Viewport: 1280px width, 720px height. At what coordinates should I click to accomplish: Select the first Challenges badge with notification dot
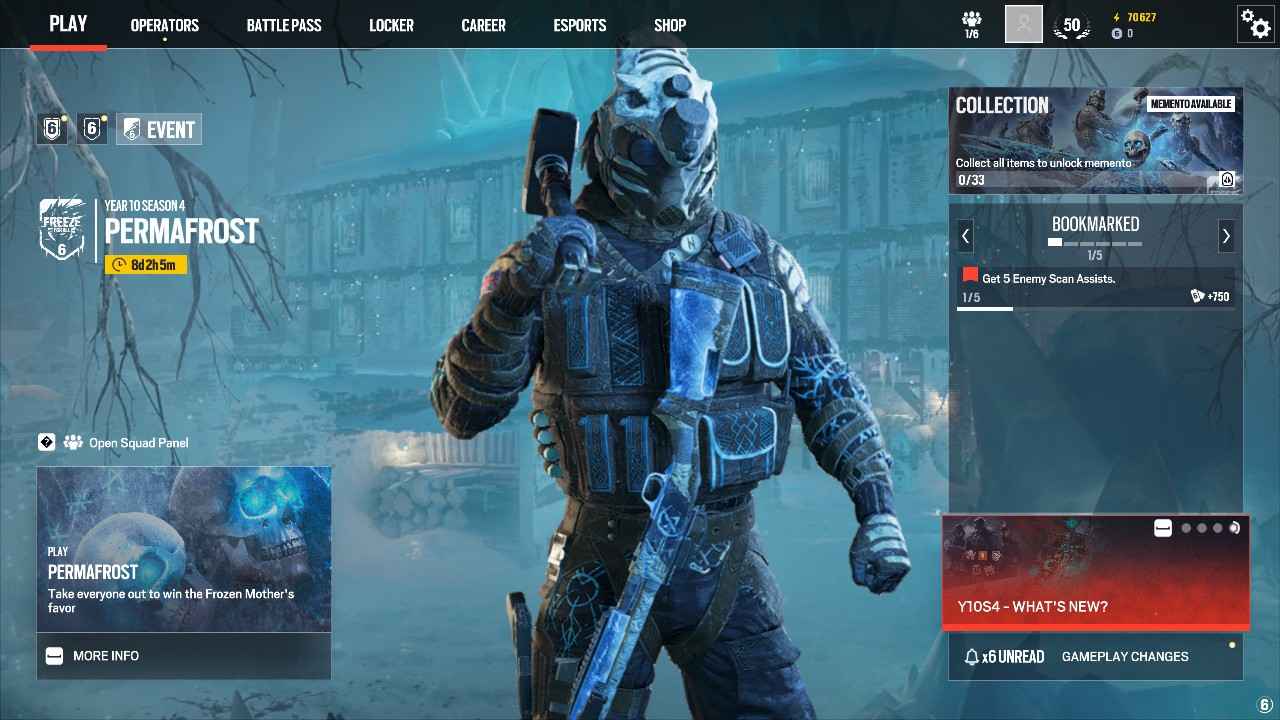(51, 128)
